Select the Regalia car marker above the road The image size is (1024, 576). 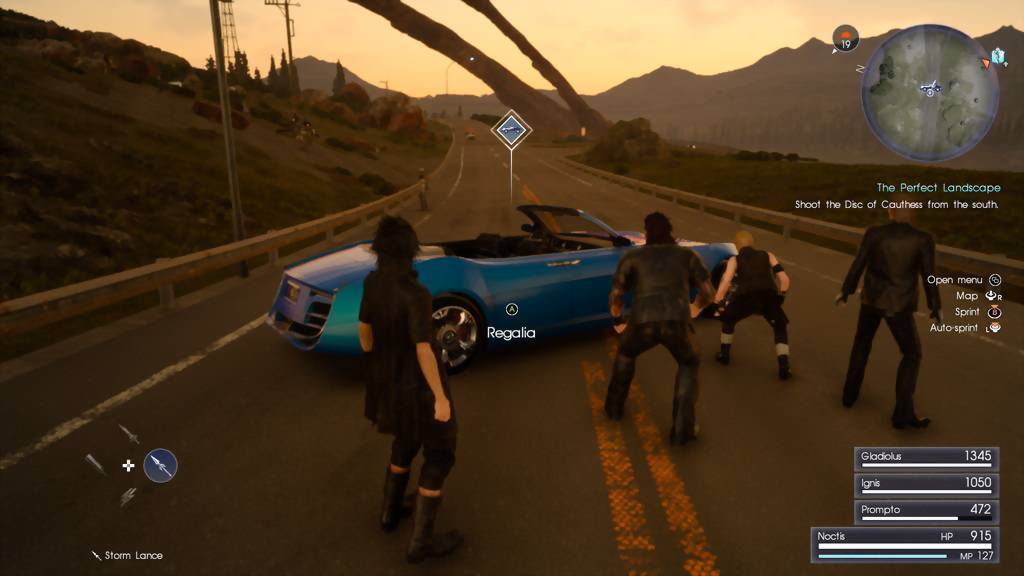coord(511,129)
